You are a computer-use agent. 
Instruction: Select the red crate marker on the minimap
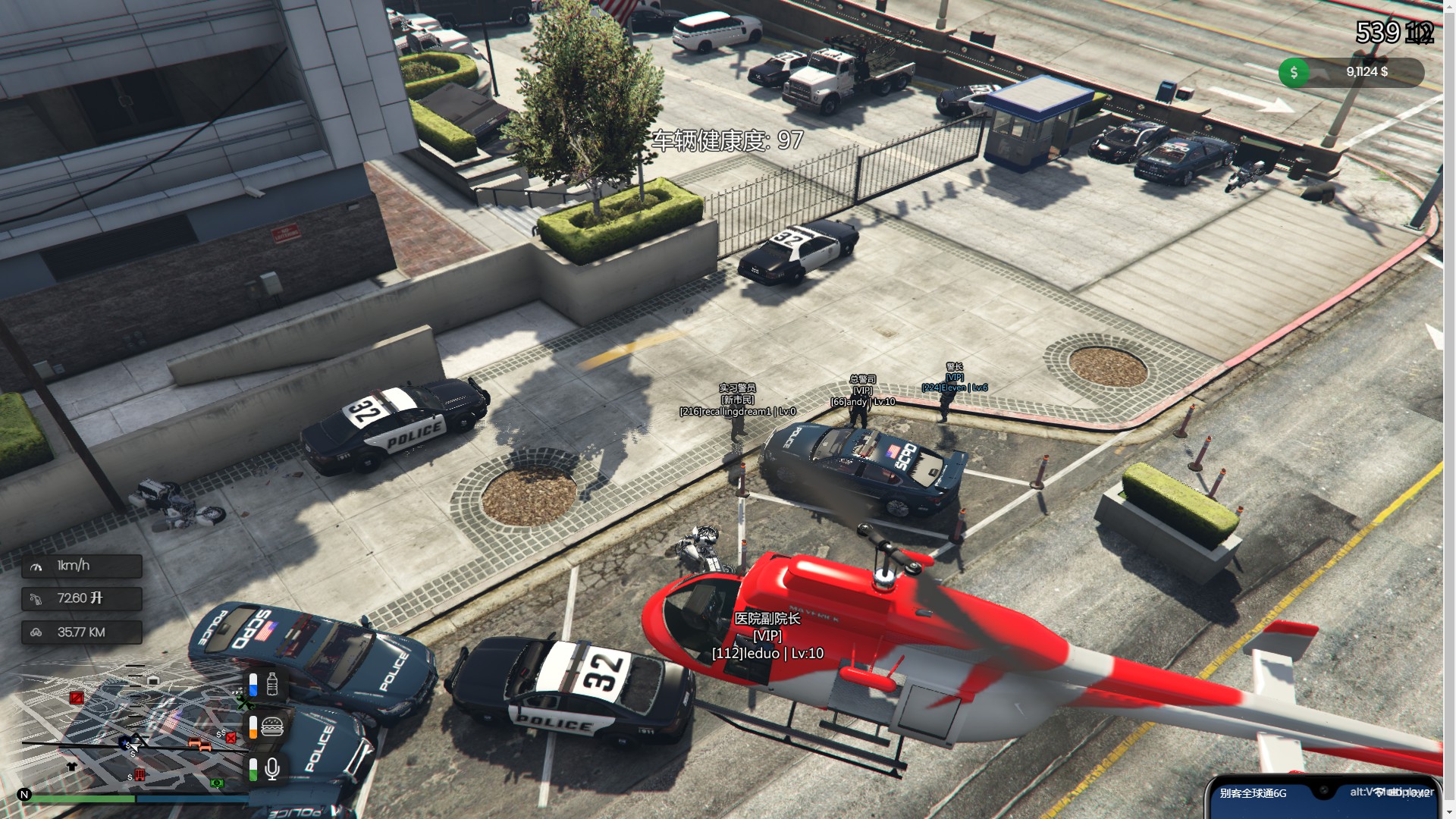pos(77,698)
